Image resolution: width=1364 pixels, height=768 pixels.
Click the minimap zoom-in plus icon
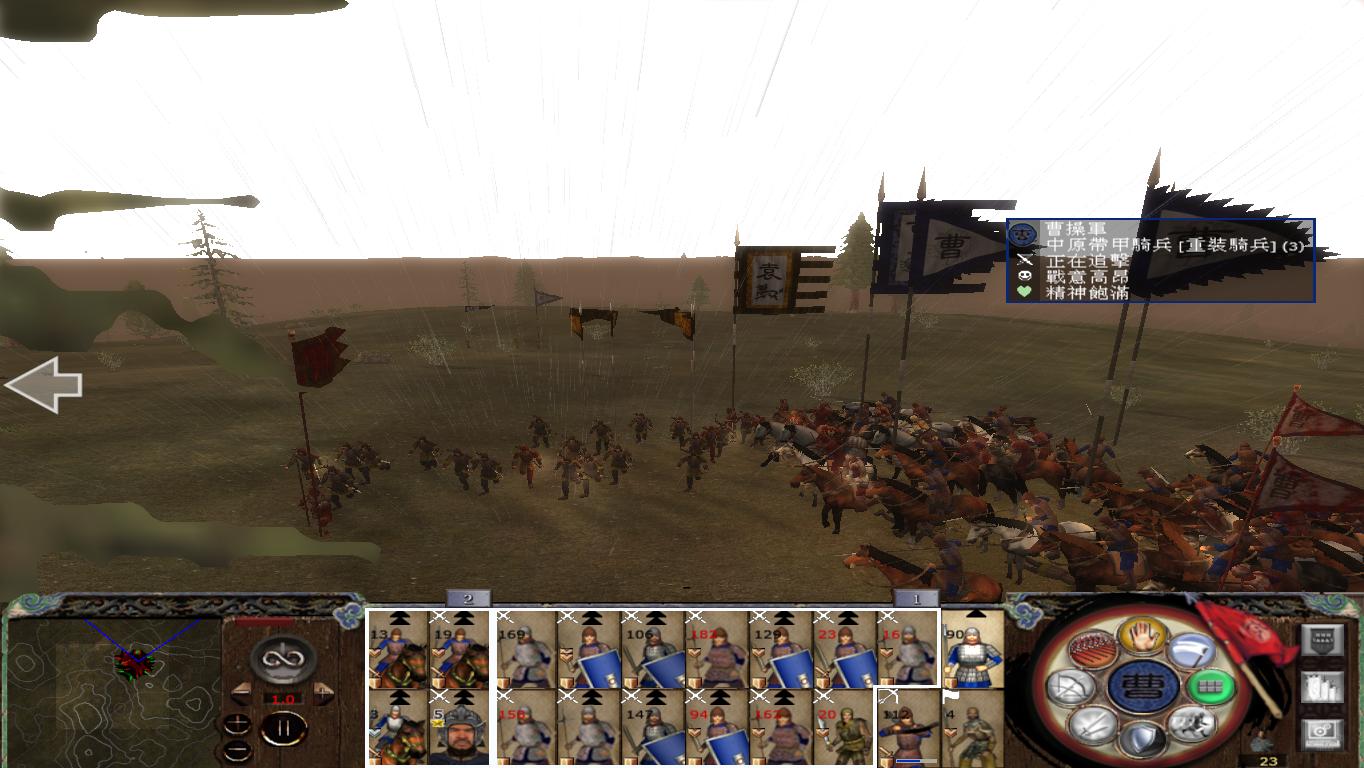[239, 721]
